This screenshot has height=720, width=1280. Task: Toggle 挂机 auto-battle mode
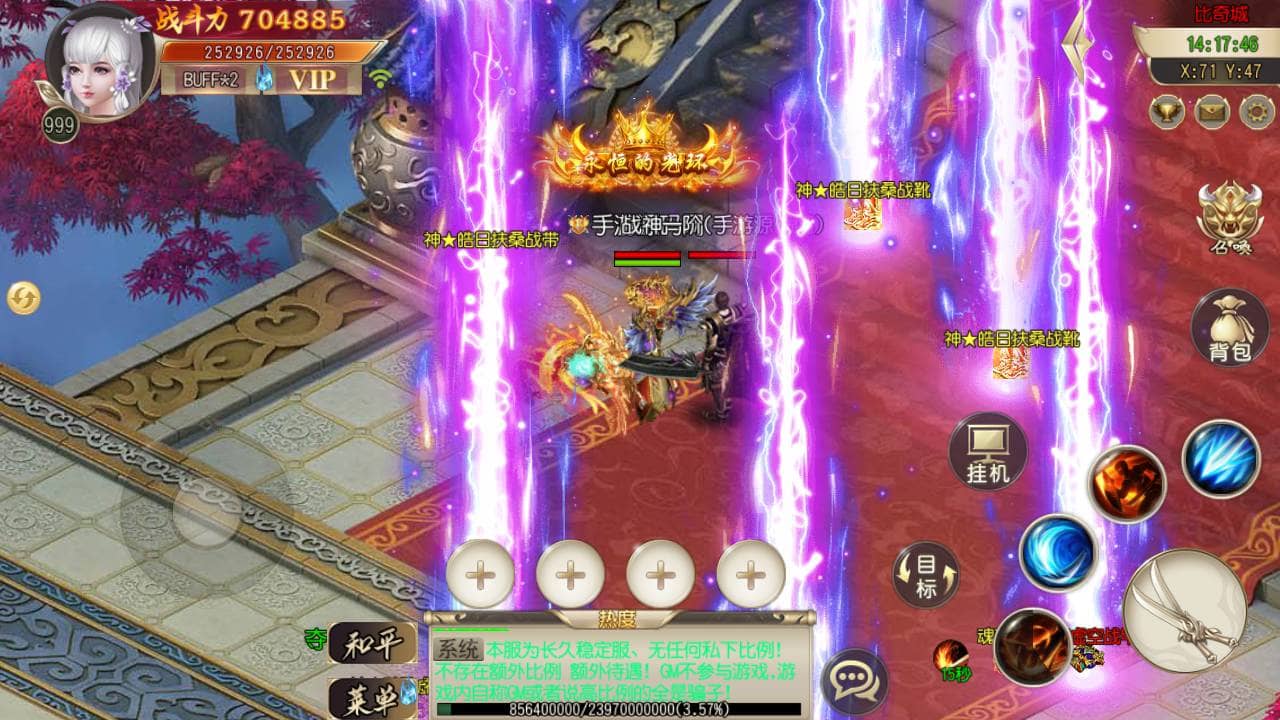click(988, 451)
